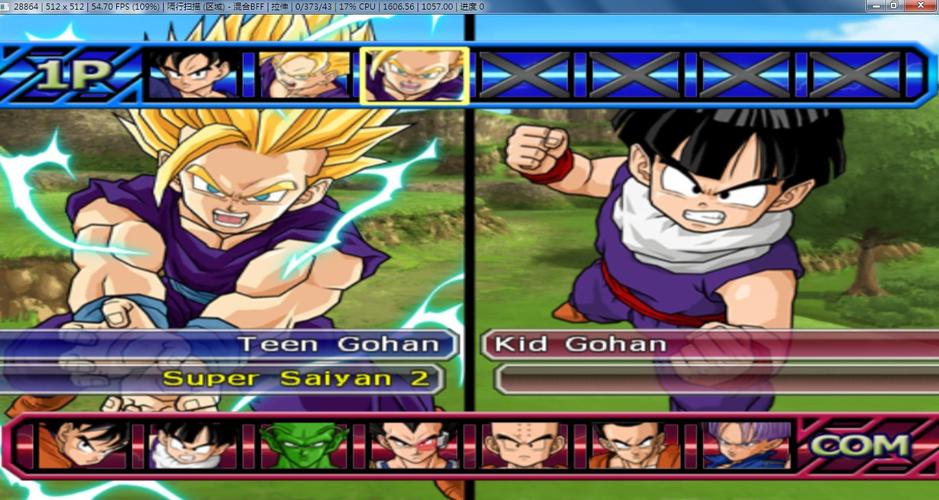Select the purple-haired Trunks portrait
939x500 pixels.
click(x=743, y=444)
